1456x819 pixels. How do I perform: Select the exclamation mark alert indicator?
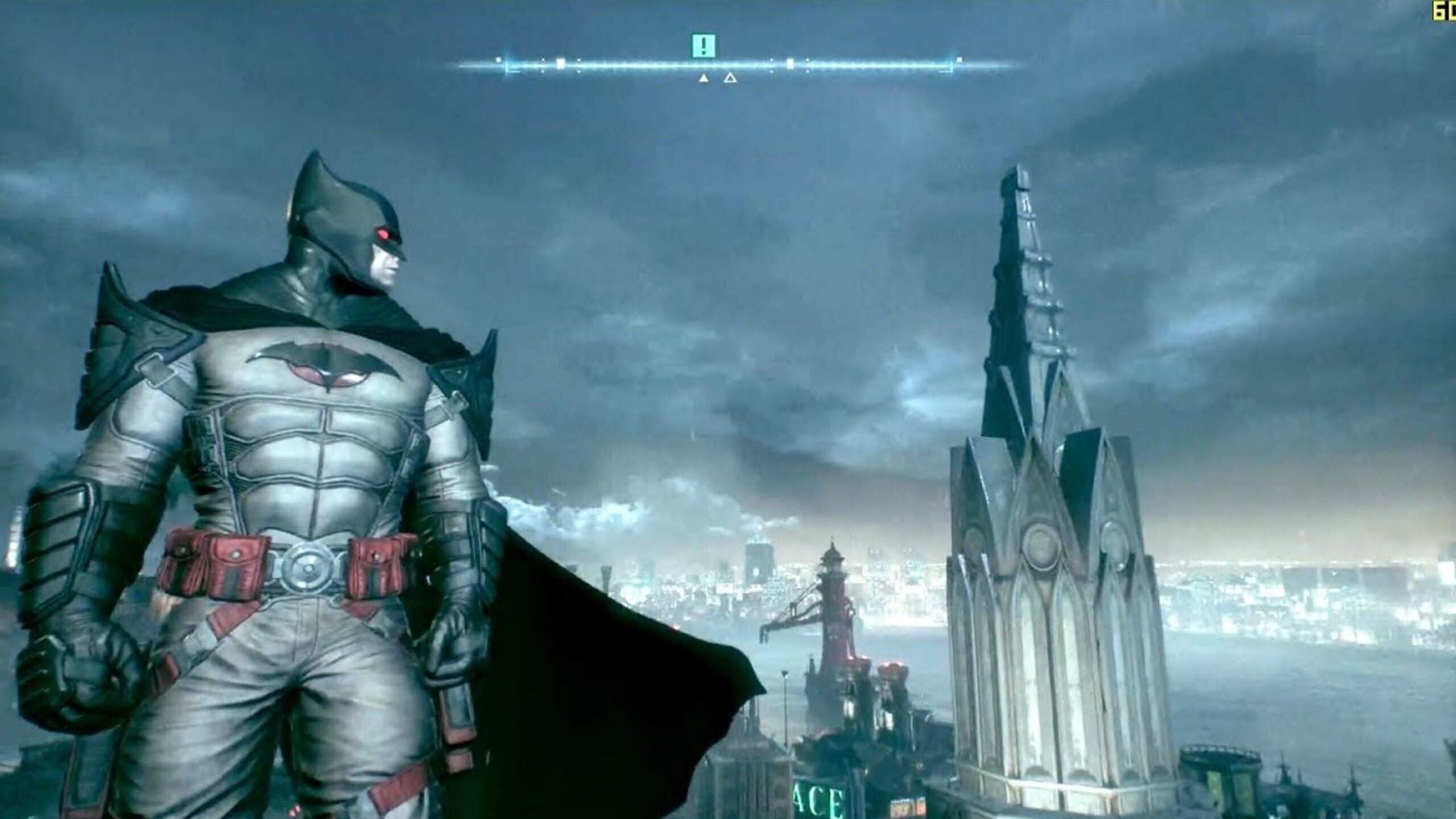tap(704, 44)
